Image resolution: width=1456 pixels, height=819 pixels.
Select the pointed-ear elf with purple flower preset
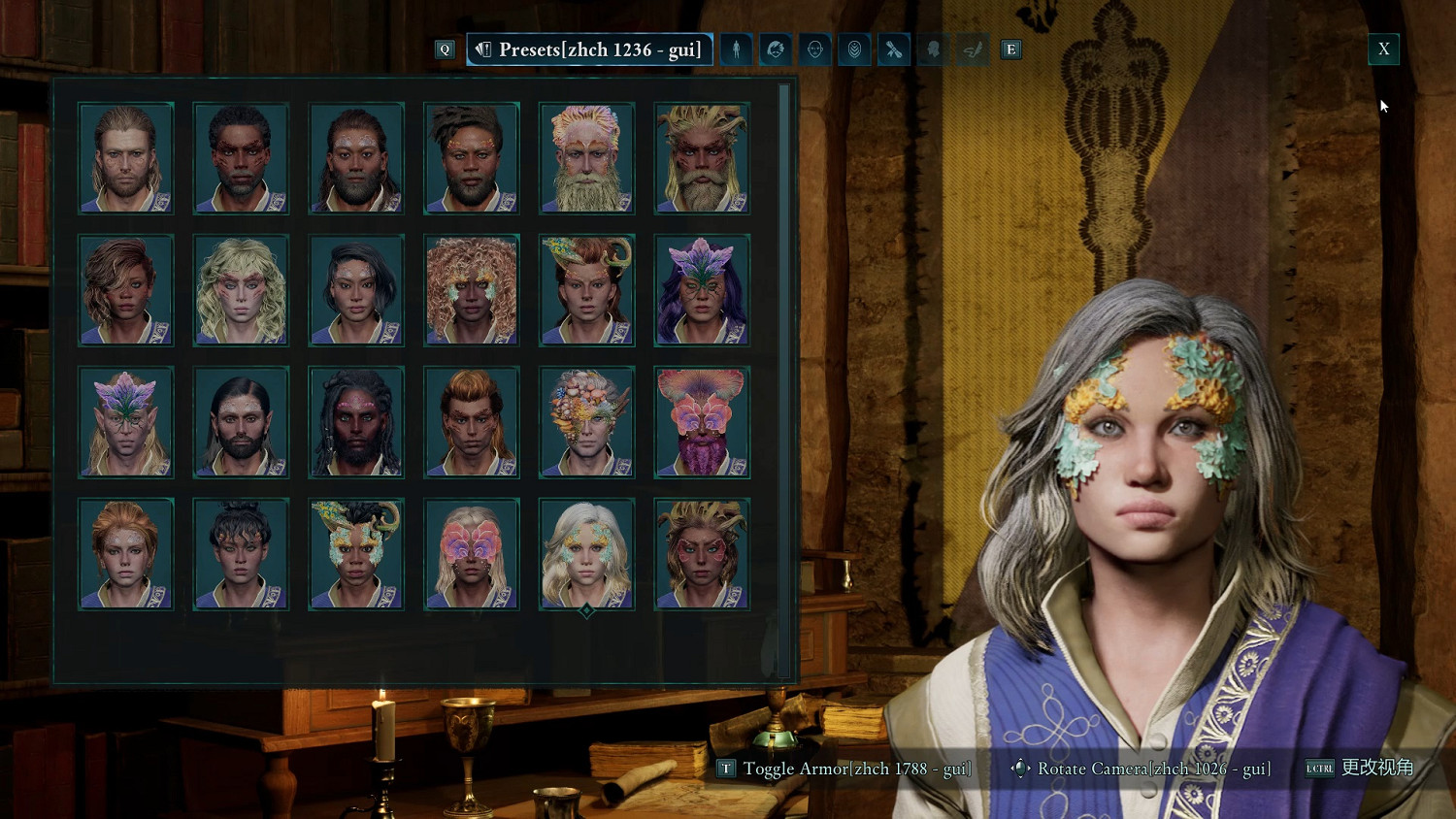tap(126, 422)
